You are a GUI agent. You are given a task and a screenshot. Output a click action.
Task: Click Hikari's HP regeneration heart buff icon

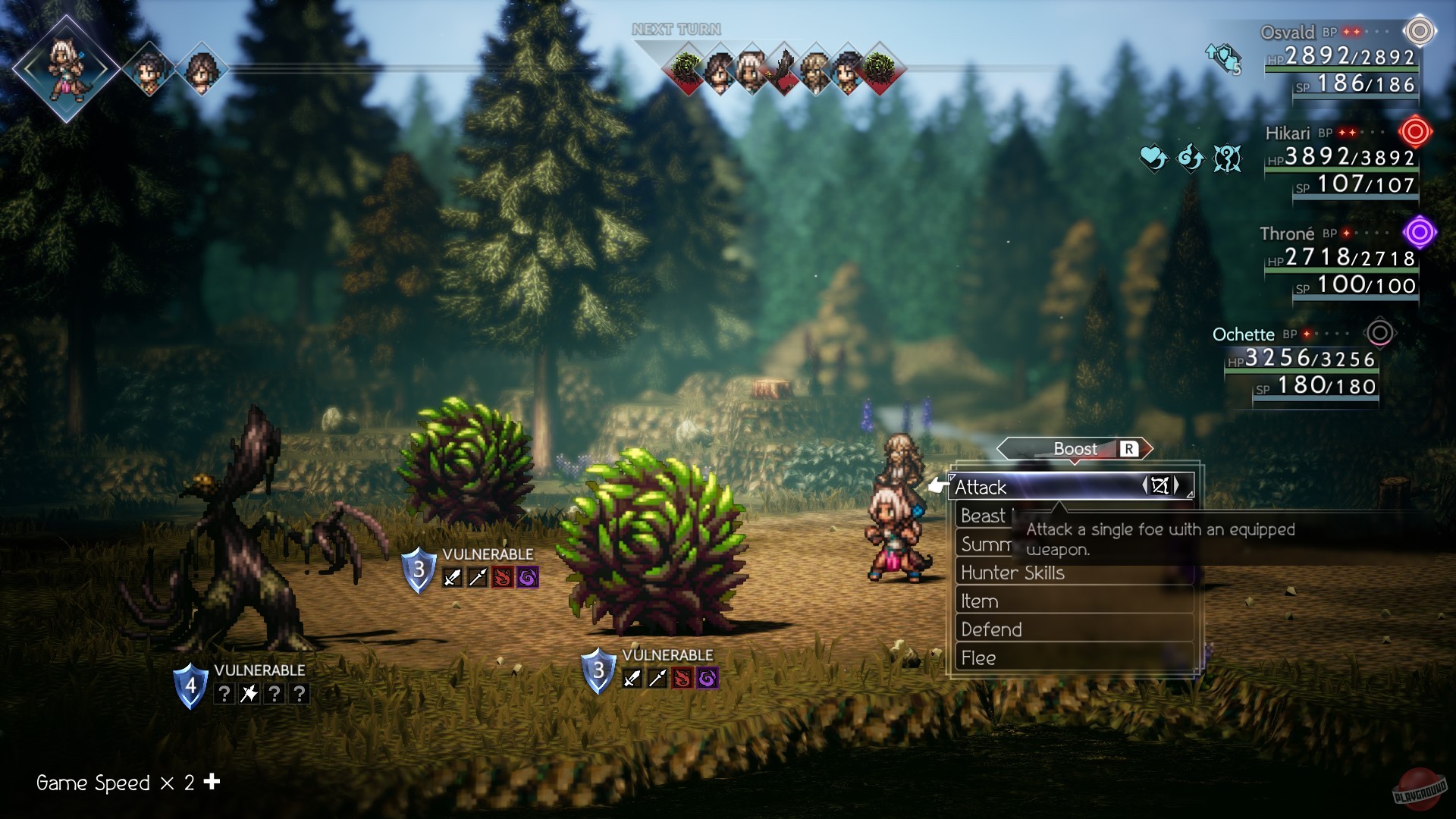1154,158
